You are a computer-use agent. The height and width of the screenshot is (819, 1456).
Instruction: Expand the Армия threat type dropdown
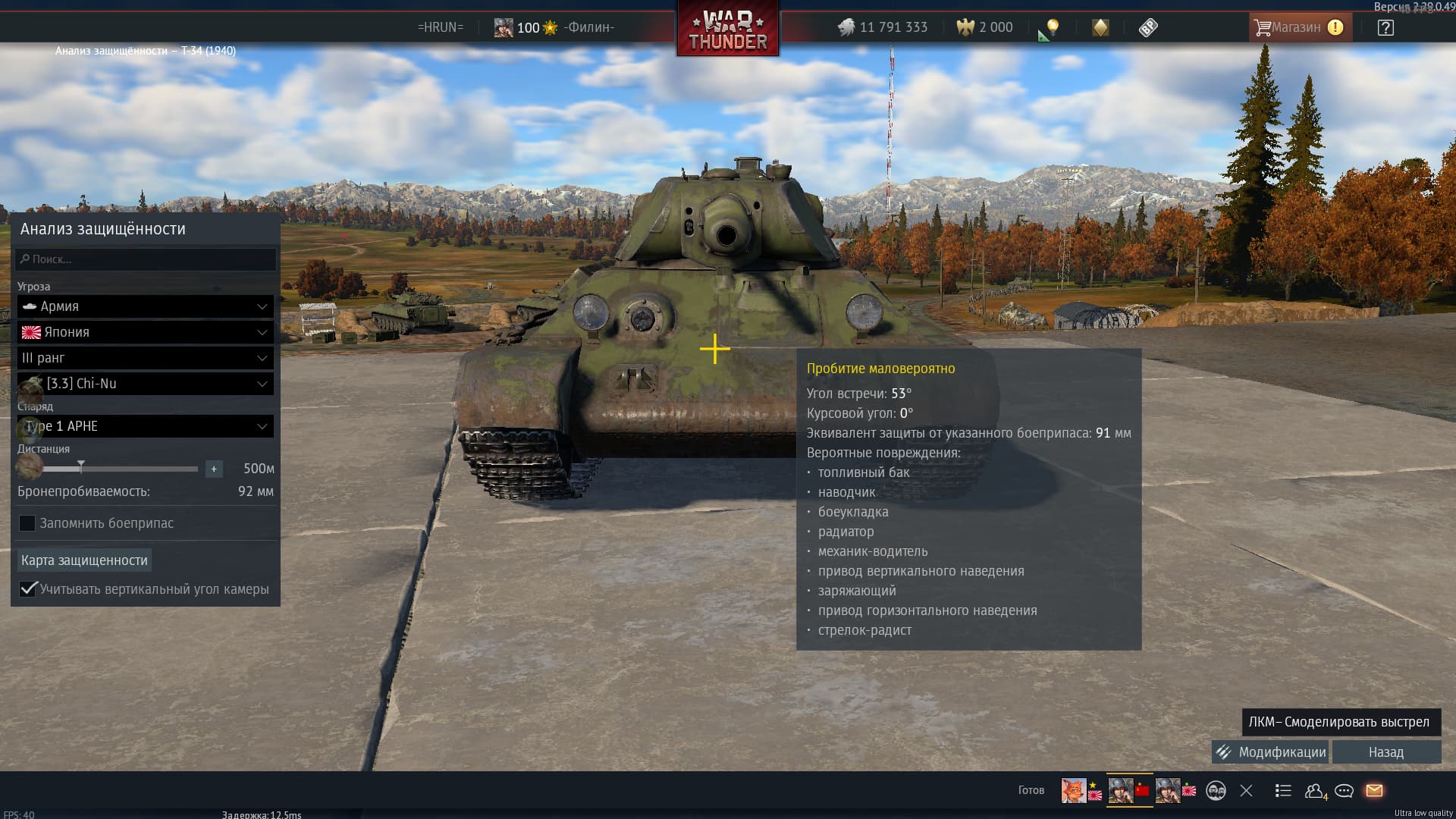tap(146, 306)
